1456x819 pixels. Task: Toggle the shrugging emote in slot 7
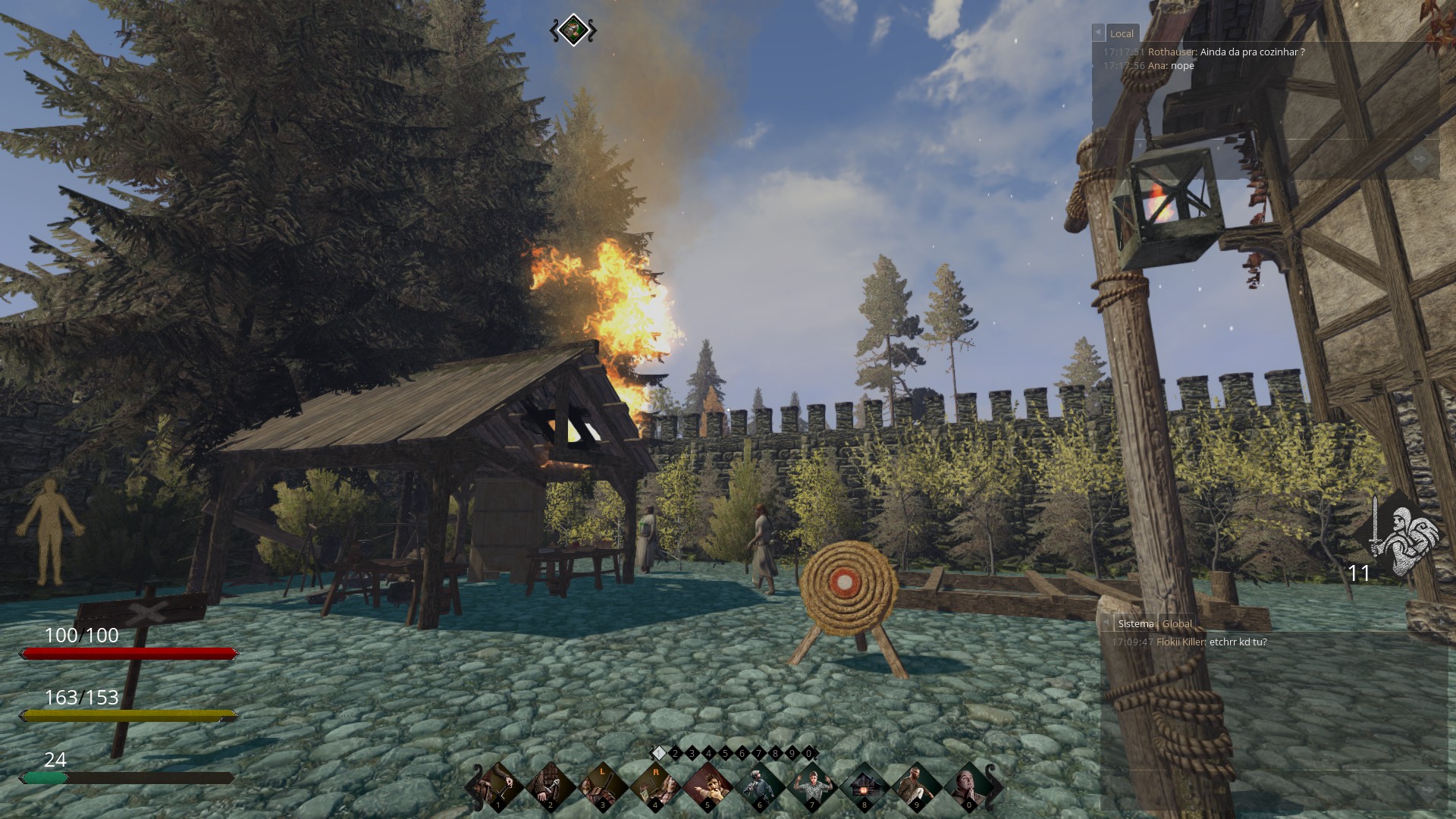811,786
